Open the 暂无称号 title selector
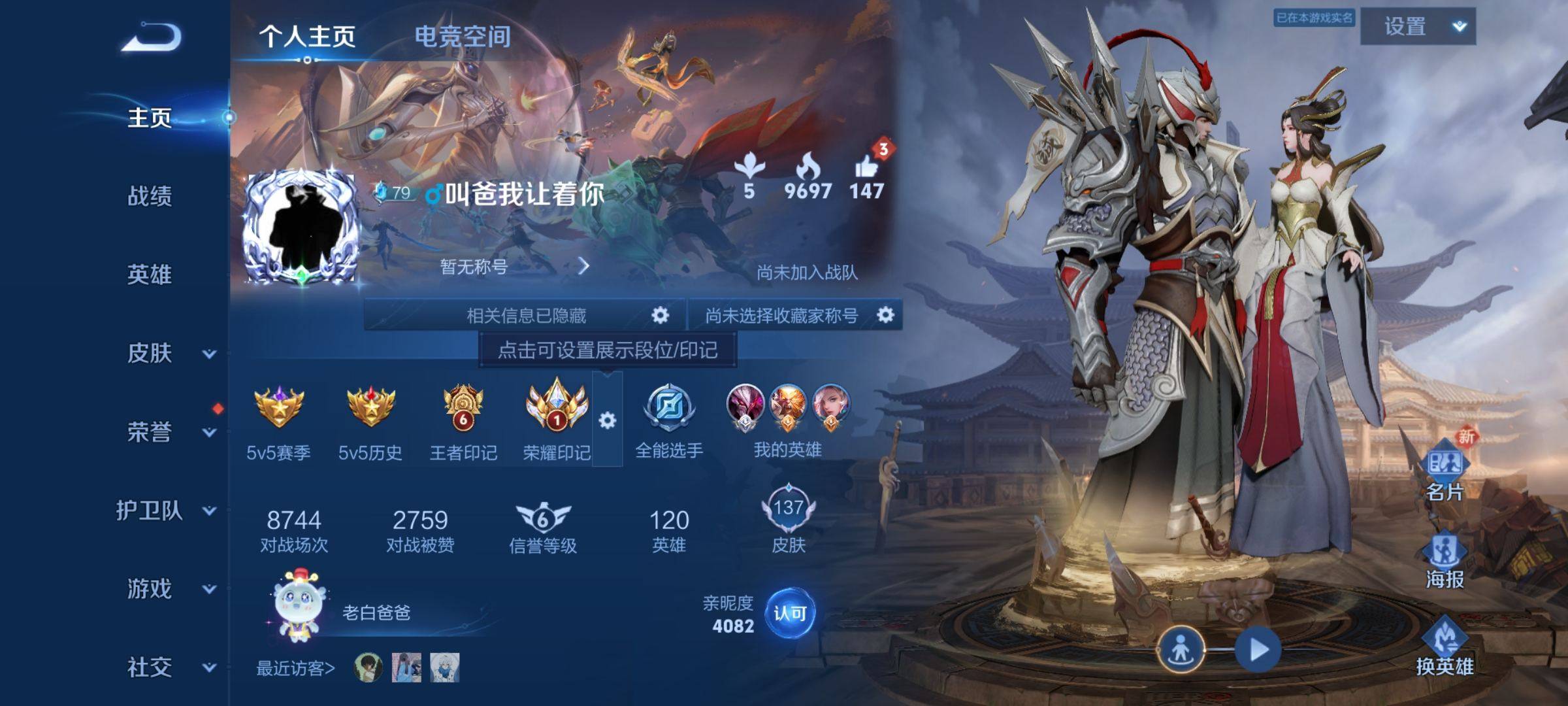Viewport: 1568px width, 706px height. [514, 266]
